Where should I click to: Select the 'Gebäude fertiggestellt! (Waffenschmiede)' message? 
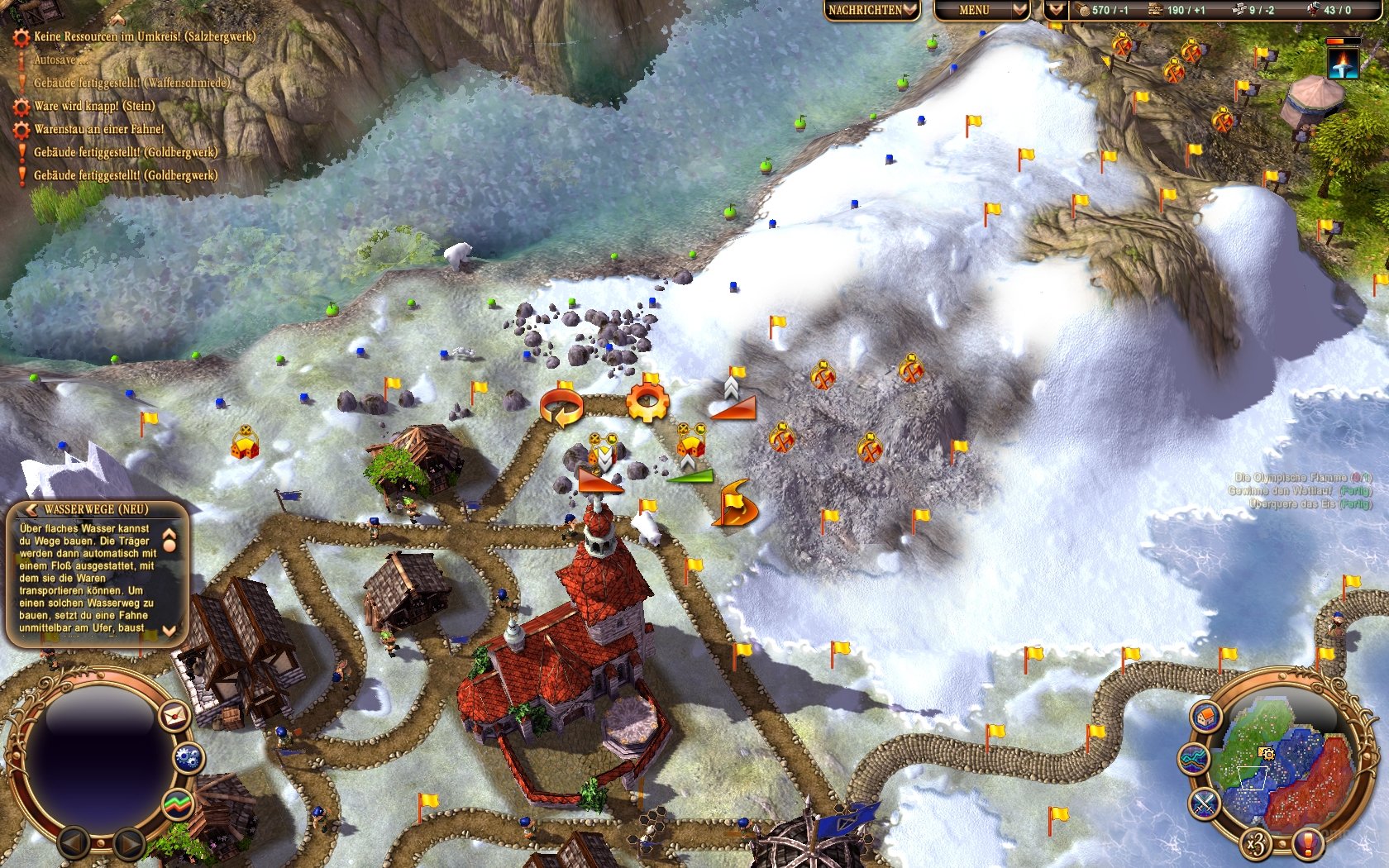point(131,83)
